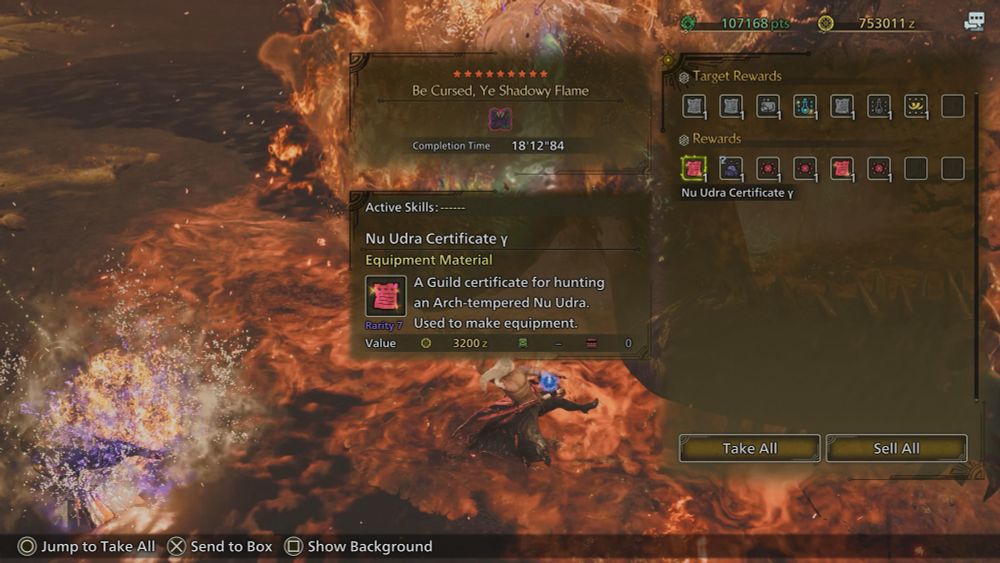Sell all quest rewards

[896, 448]
